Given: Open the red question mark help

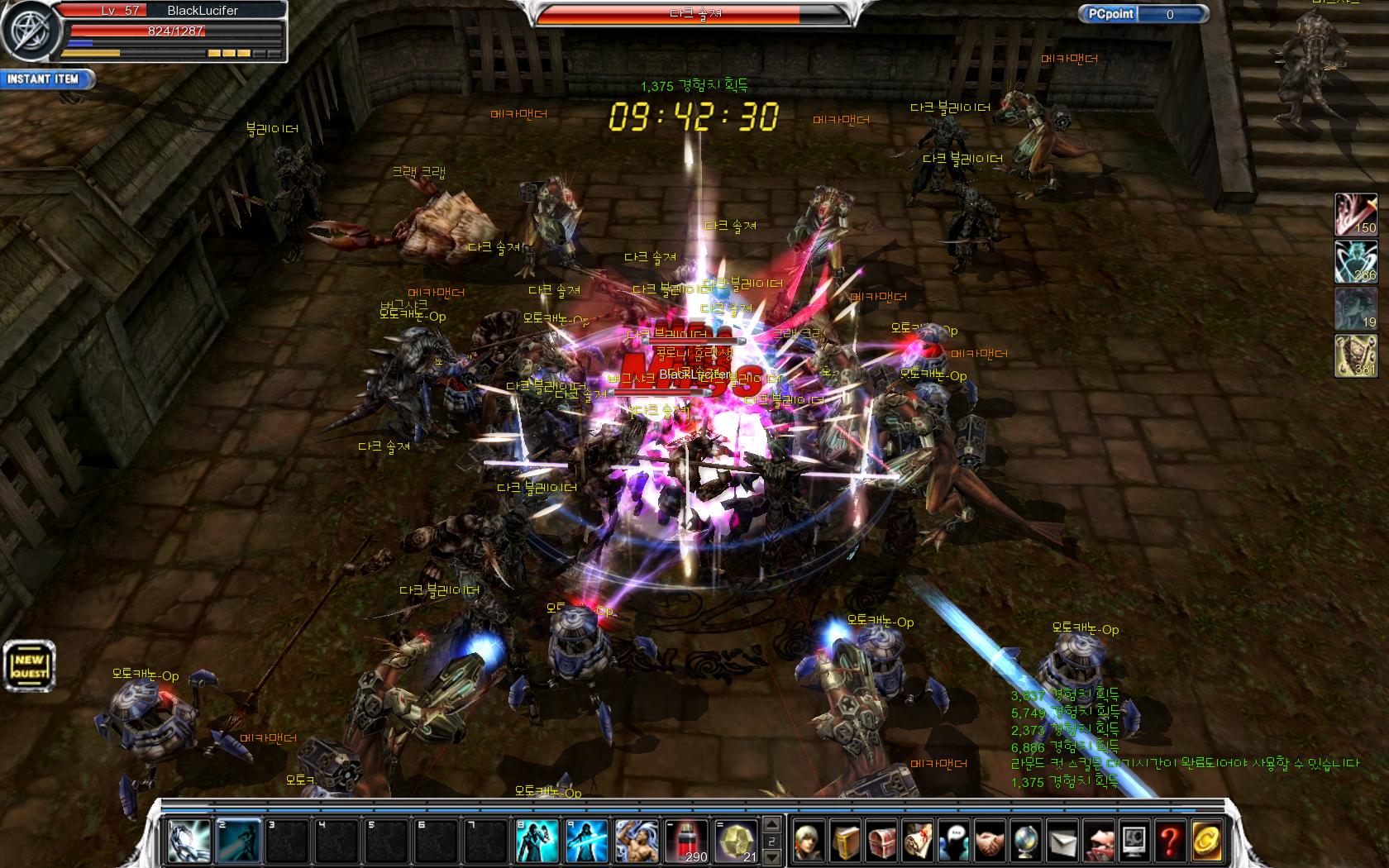Looking at the screenshot, I should [x=1170, y=842].
